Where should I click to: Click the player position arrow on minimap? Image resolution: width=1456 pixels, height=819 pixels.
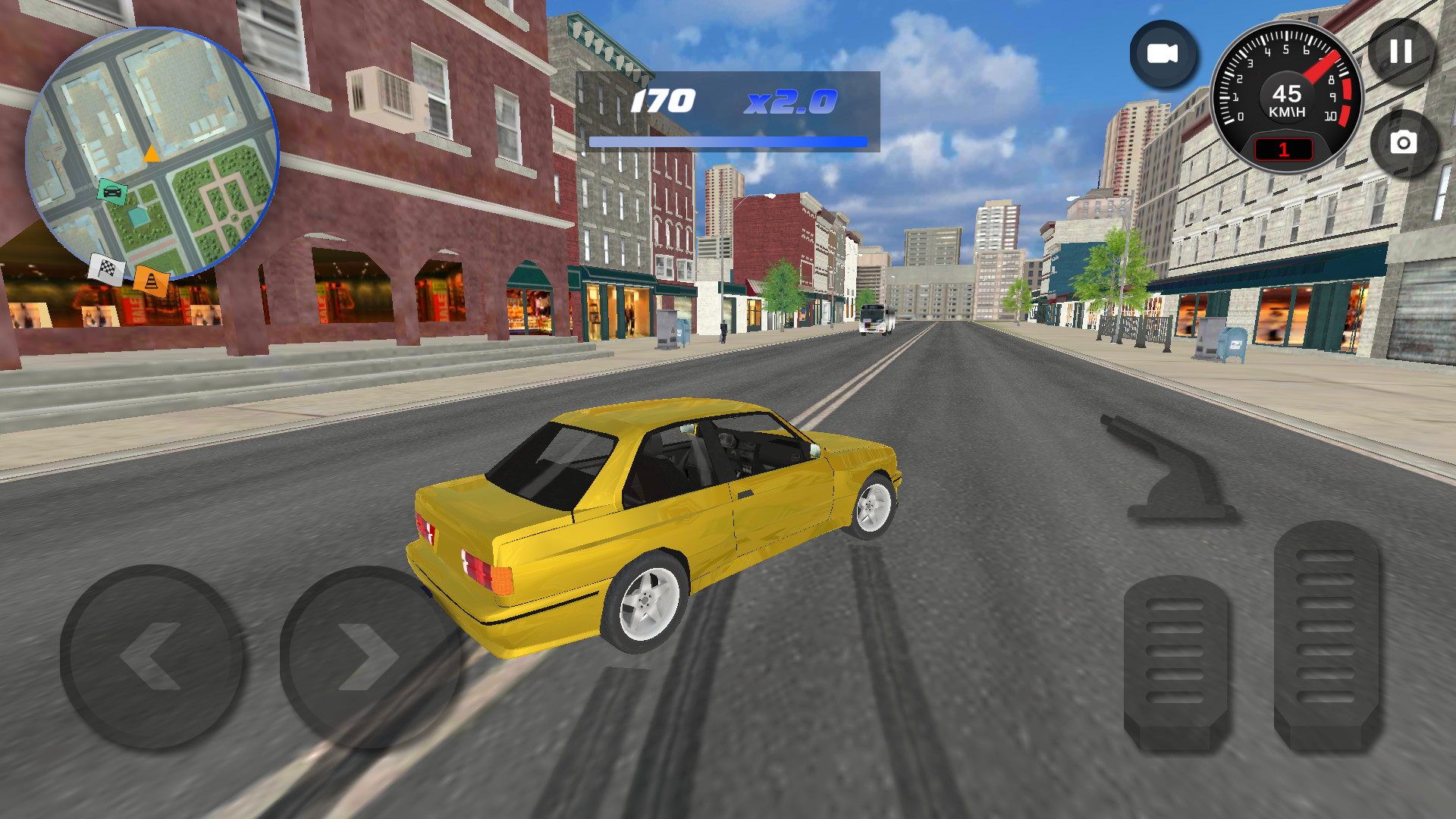point(151,155)
